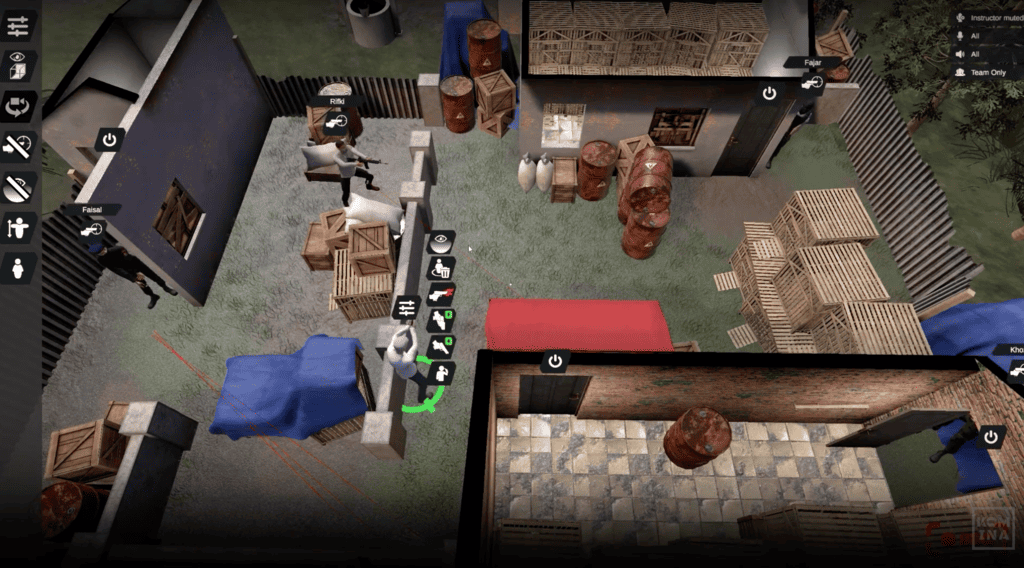
Task: Click the aim icon under Rifki's name
Action: pos(340,121)
